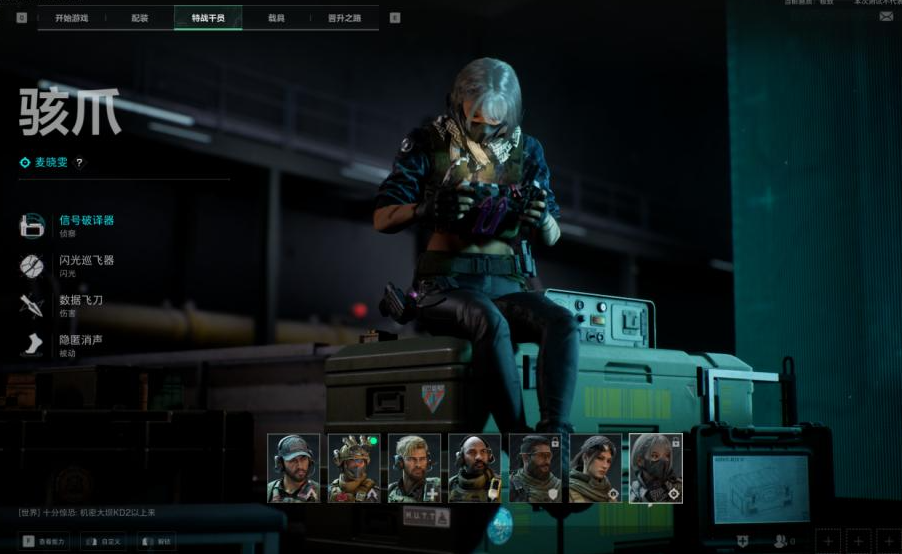This screenshot has width=902, height=554.
Task: Open the question mark info next to 麦晓雯
Action: [80, 162]
